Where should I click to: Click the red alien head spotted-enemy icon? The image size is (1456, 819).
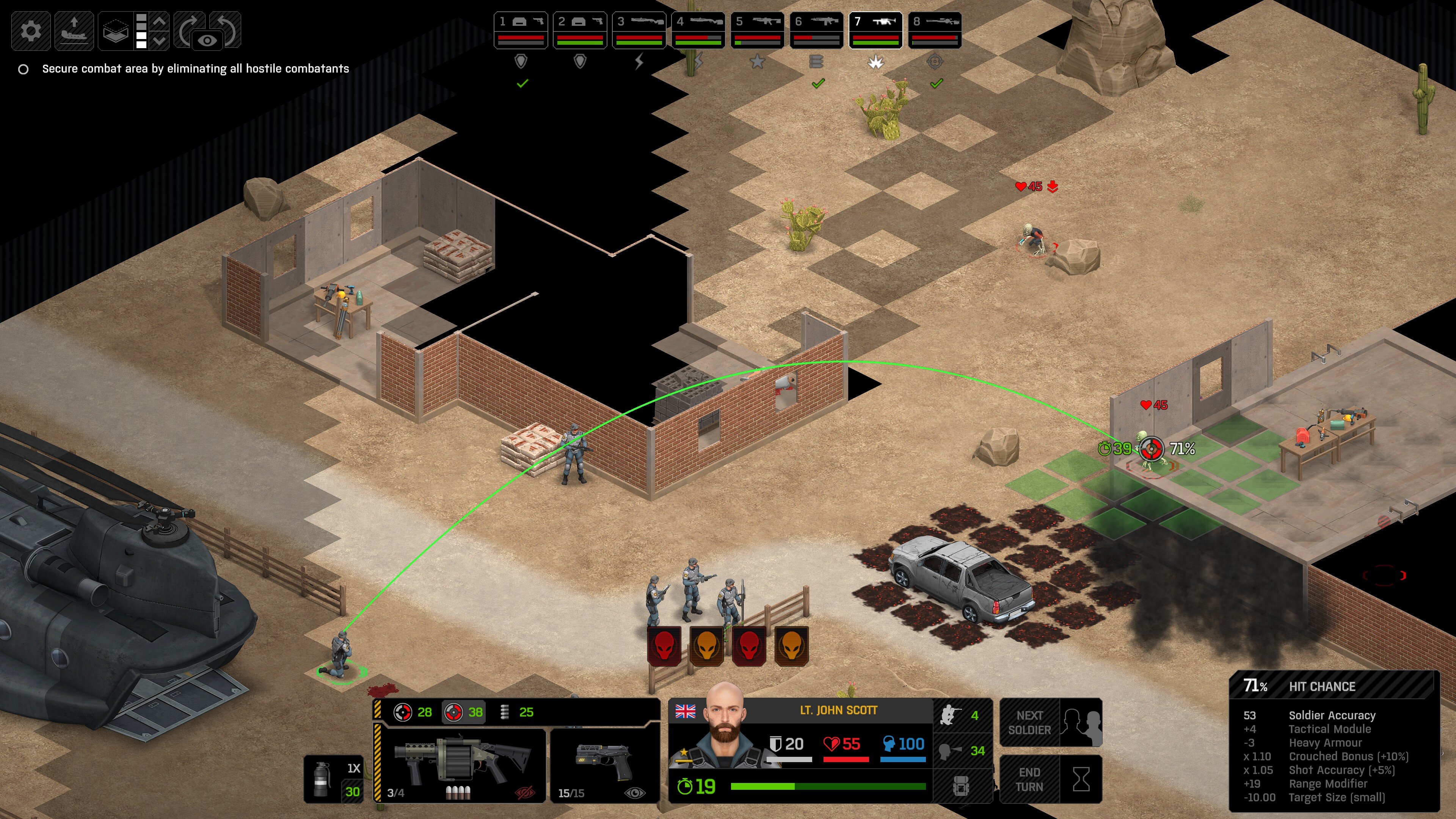tap(664, 645)
